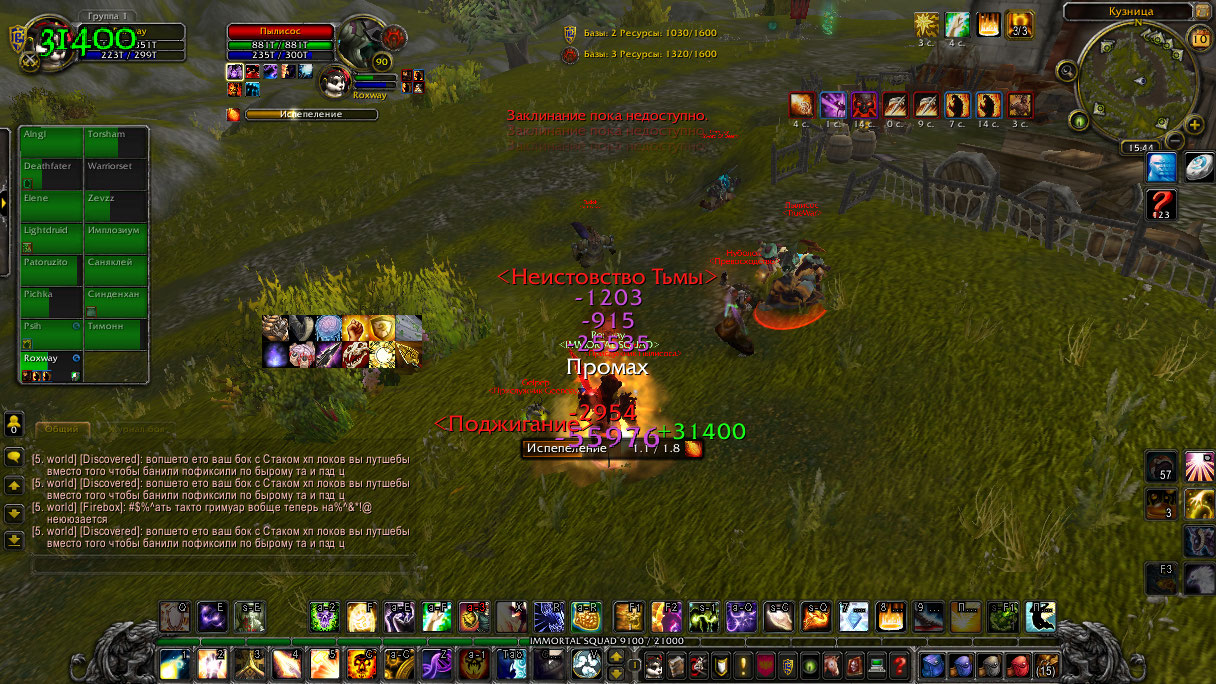Target raid member Lightdruid

[52, 237]
